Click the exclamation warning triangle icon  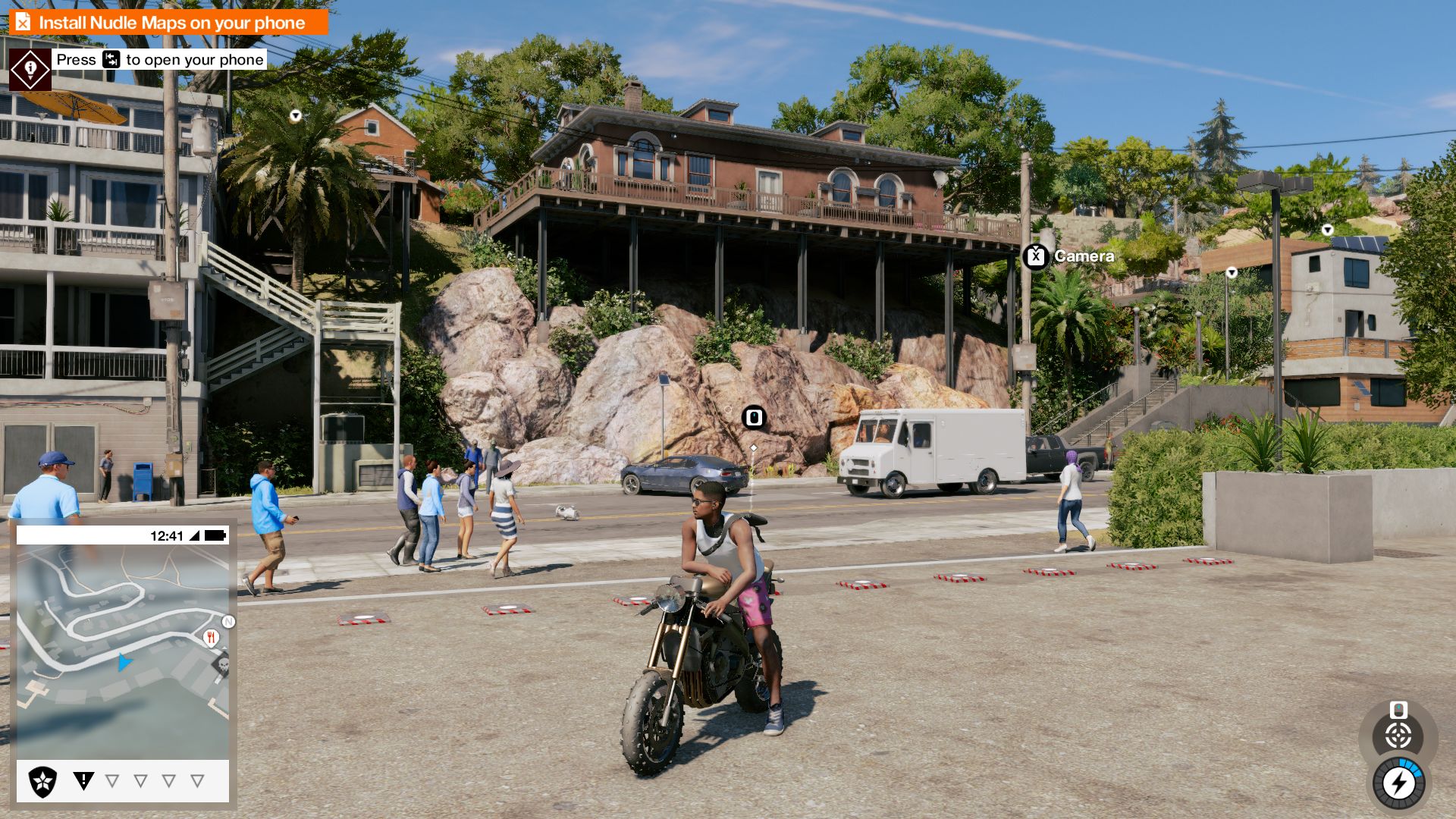tap(83, 780)
